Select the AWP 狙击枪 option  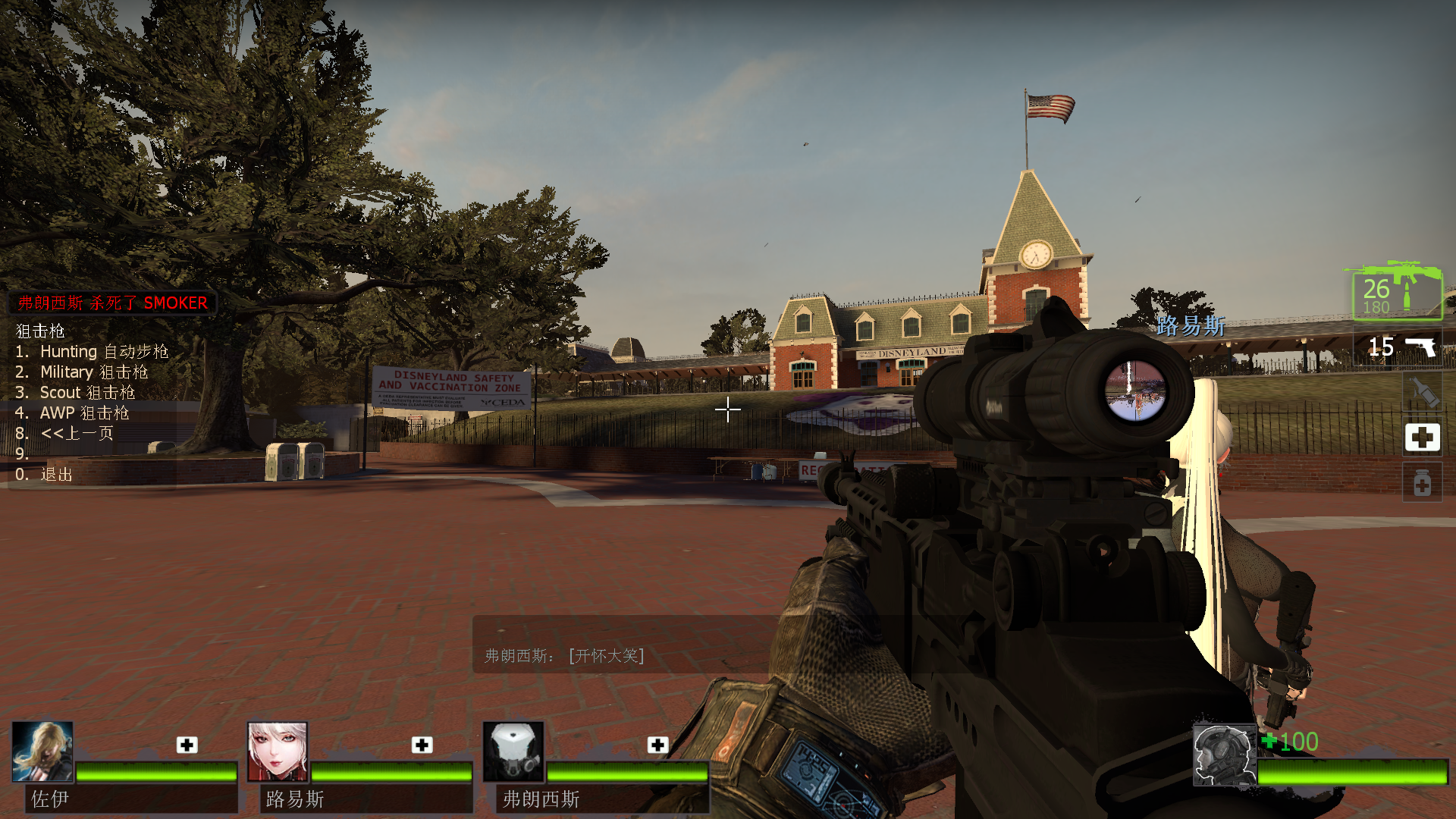tap(83, 413)
